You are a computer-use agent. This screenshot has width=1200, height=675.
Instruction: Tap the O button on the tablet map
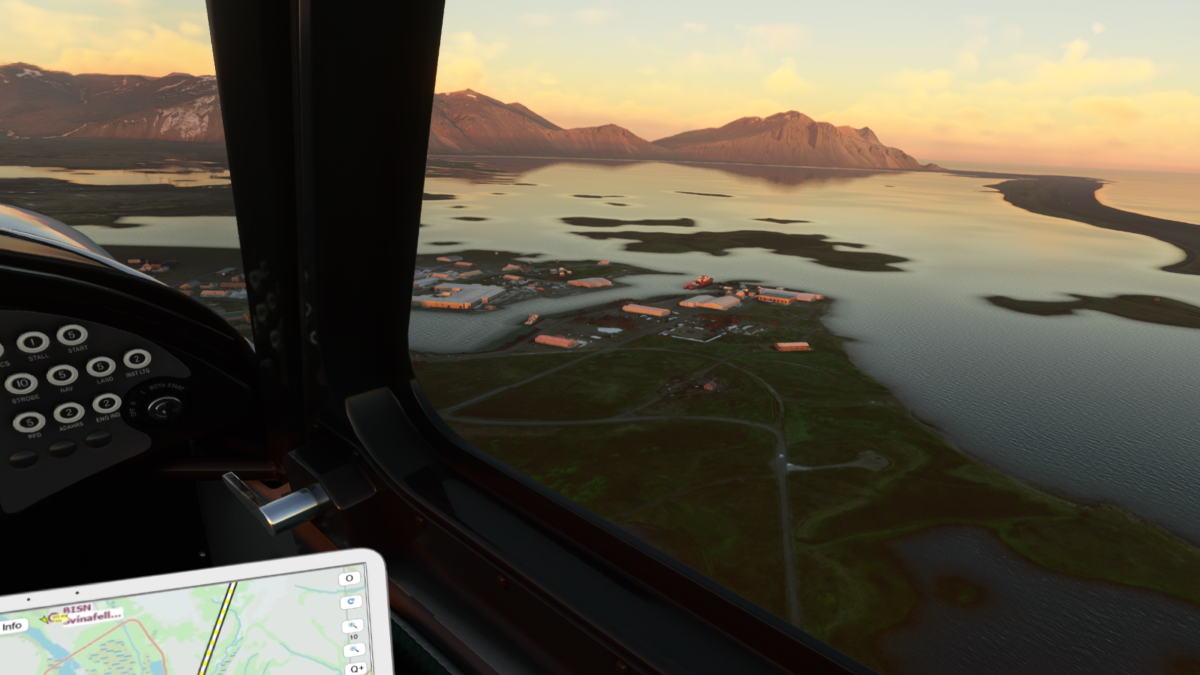coord(349,578)
